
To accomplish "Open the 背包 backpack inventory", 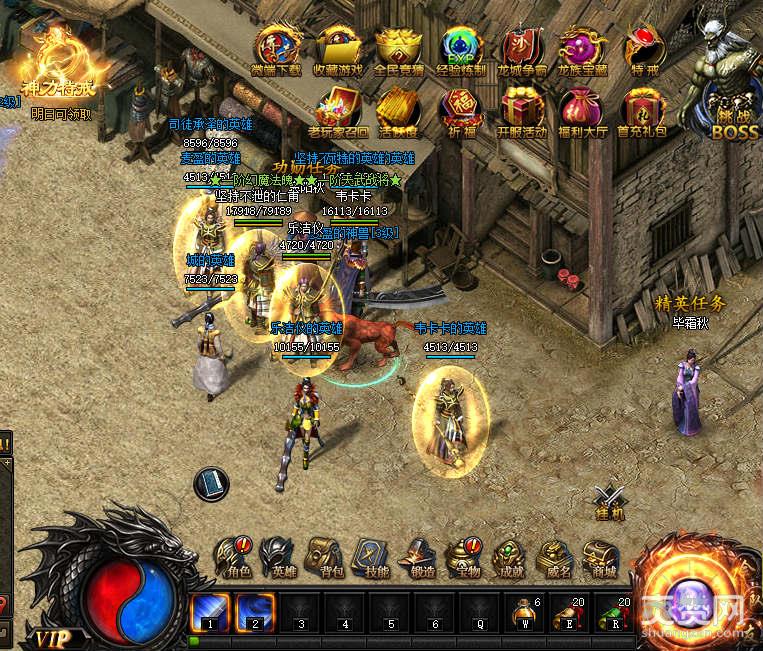I will (x=323, y=556).
